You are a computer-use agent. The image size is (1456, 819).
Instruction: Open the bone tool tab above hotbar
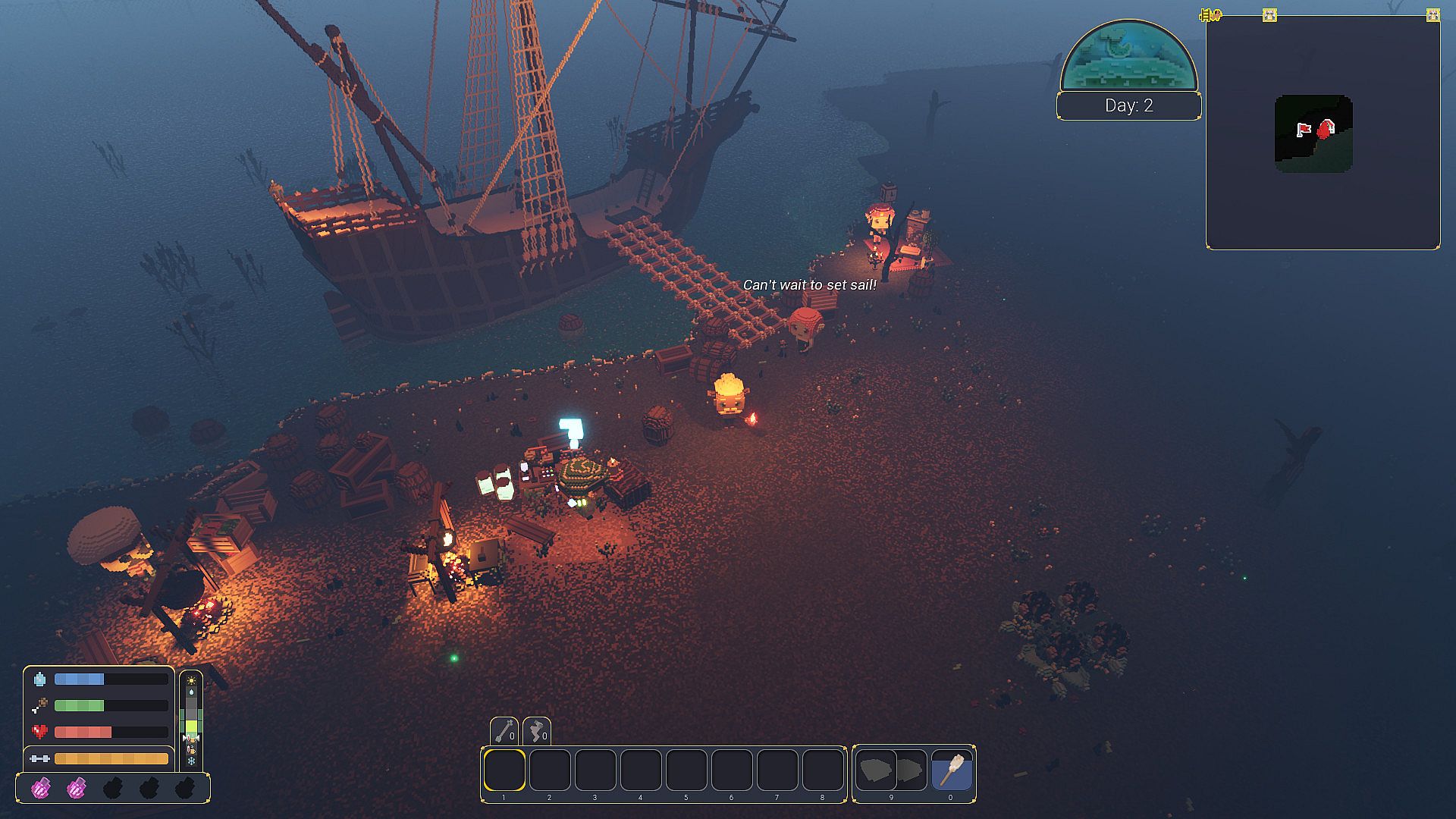point(504,731)
